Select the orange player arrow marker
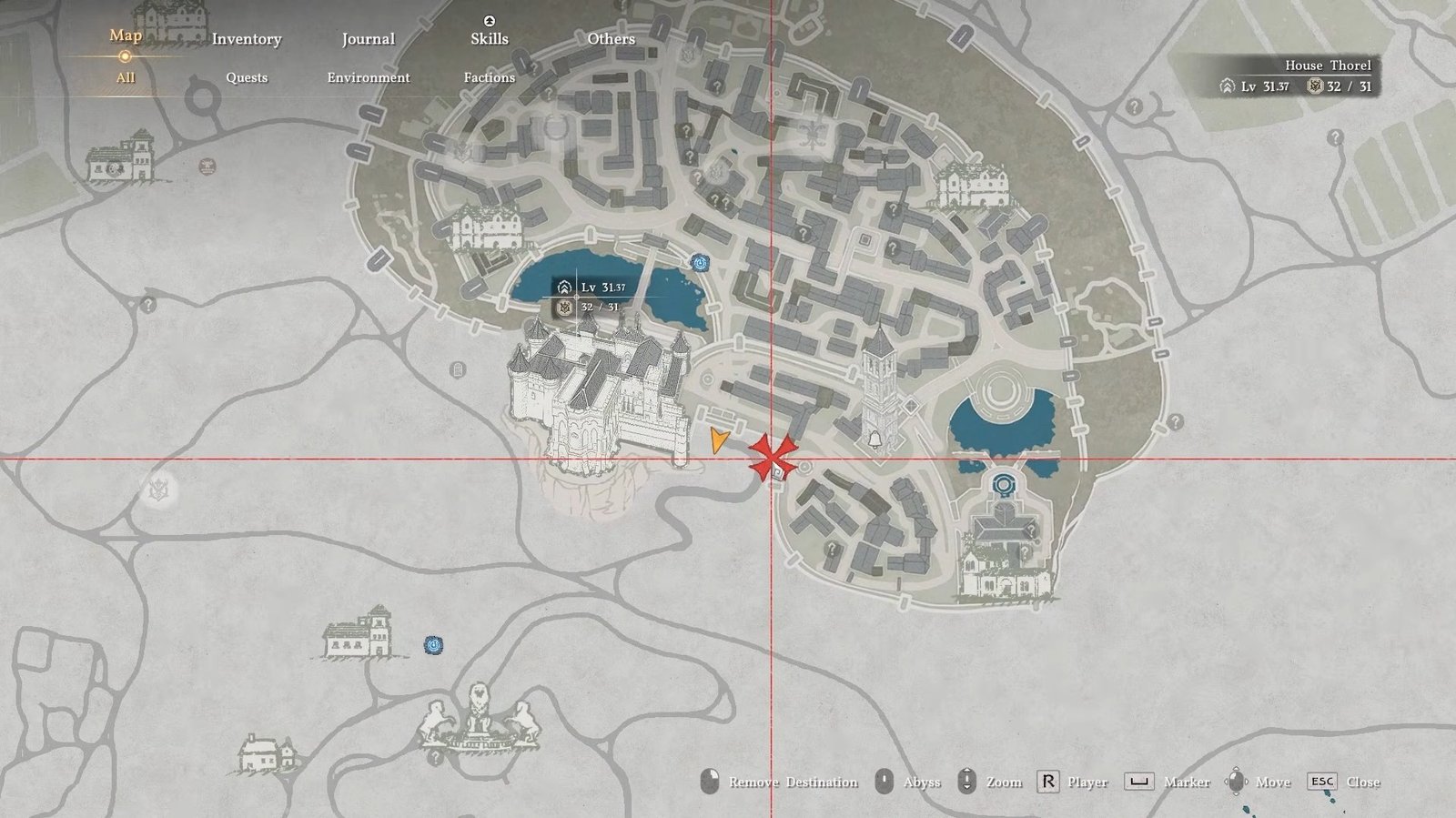The height and width of the screenshot is (818, 1456). coord(718,440)
